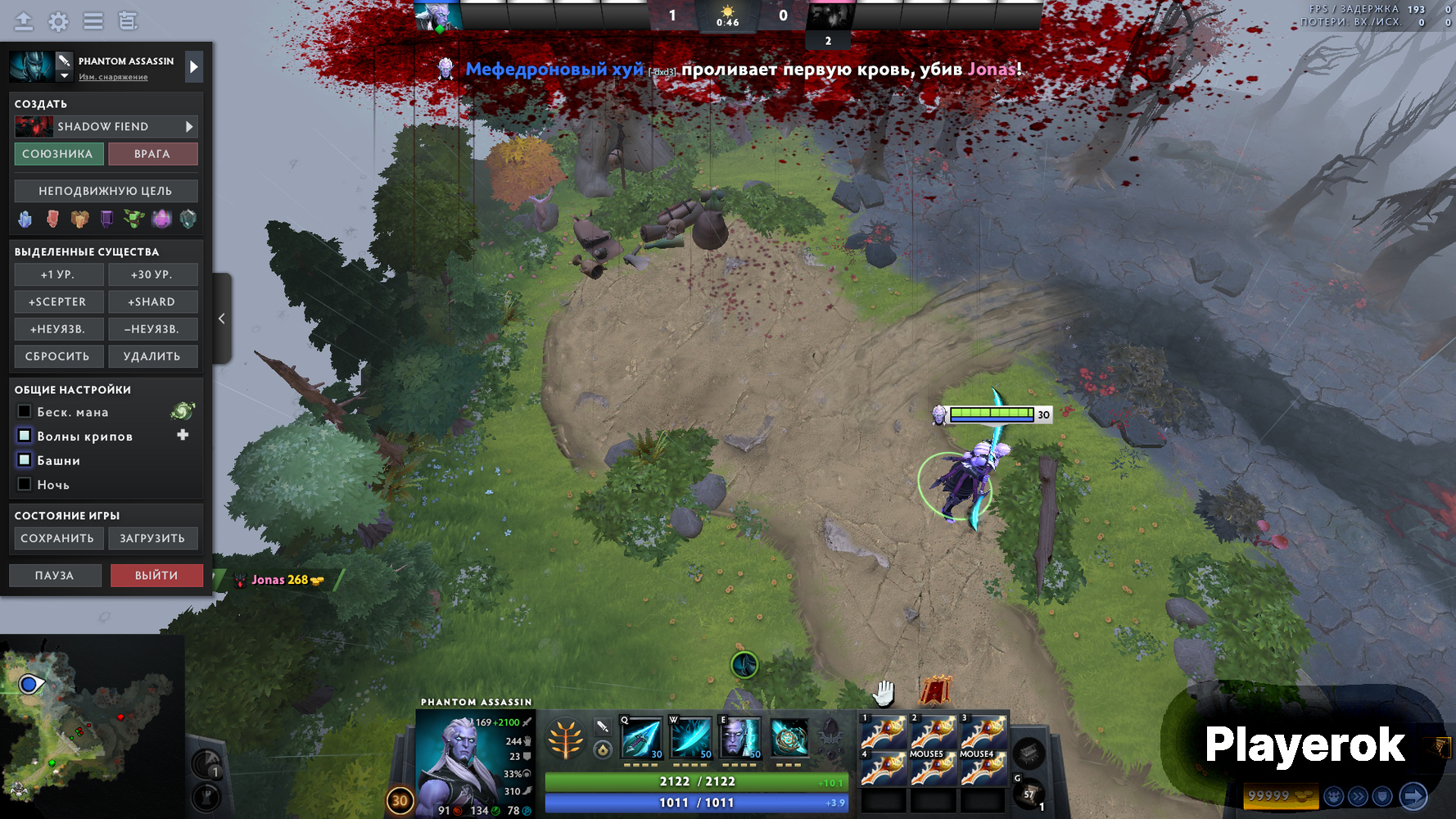This screenshot has height=819, width=1456.
Task: Toggle the Волны крипов checkbox
Action: 25,436
